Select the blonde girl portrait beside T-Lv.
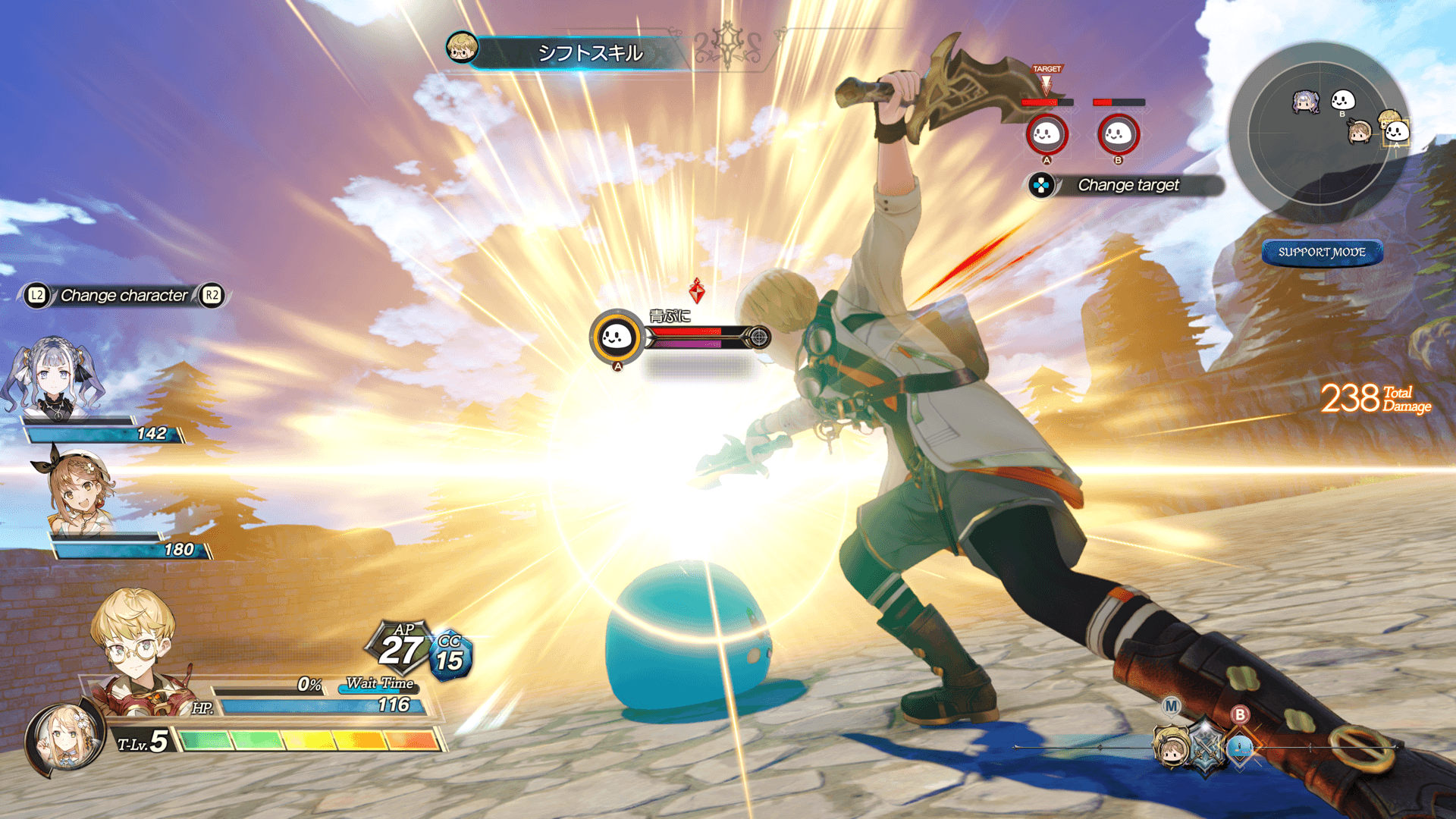 click(64, 739)
